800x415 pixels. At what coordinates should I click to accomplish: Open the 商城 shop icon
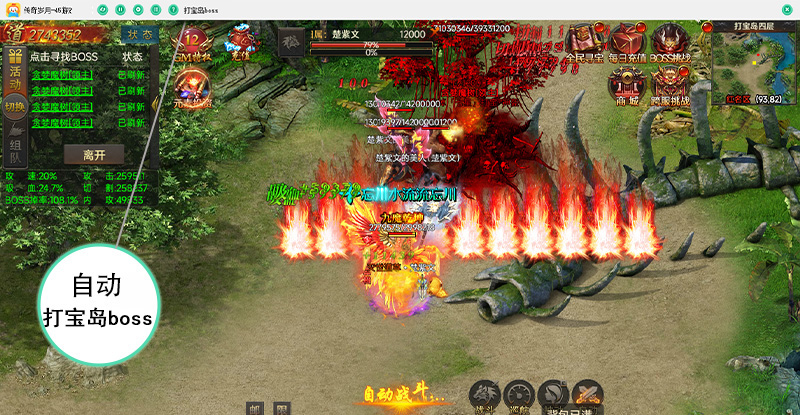[x=628, y=85]
